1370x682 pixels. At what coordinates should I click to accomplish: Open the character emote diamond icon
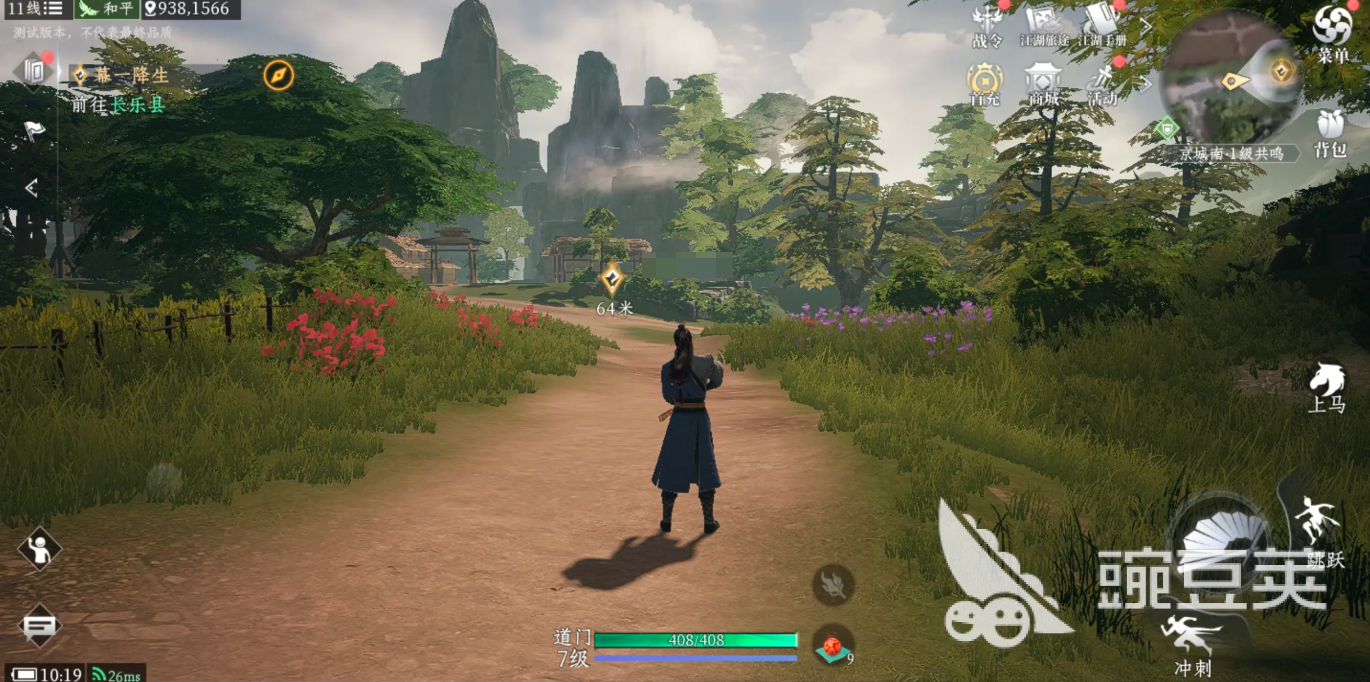click(x=39, y=548)
